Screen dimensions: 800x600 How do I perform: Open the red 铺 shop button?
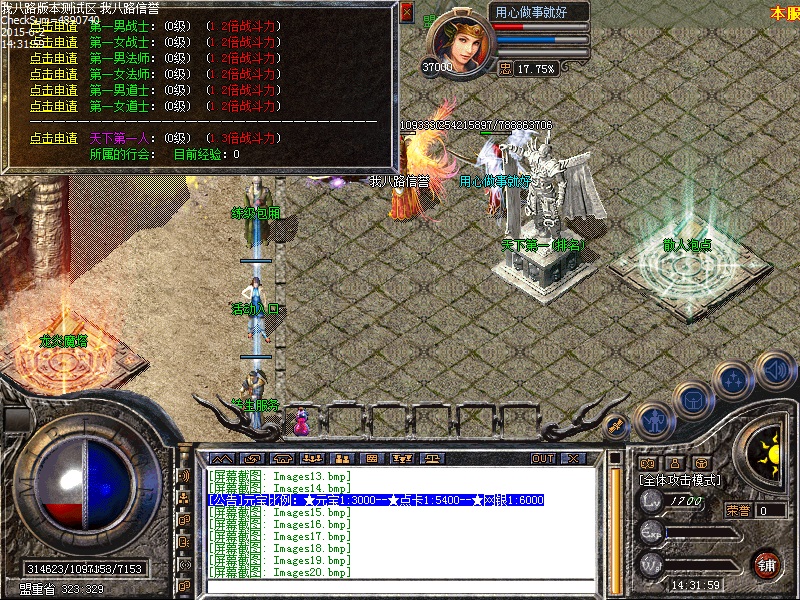tap(767, 564)
